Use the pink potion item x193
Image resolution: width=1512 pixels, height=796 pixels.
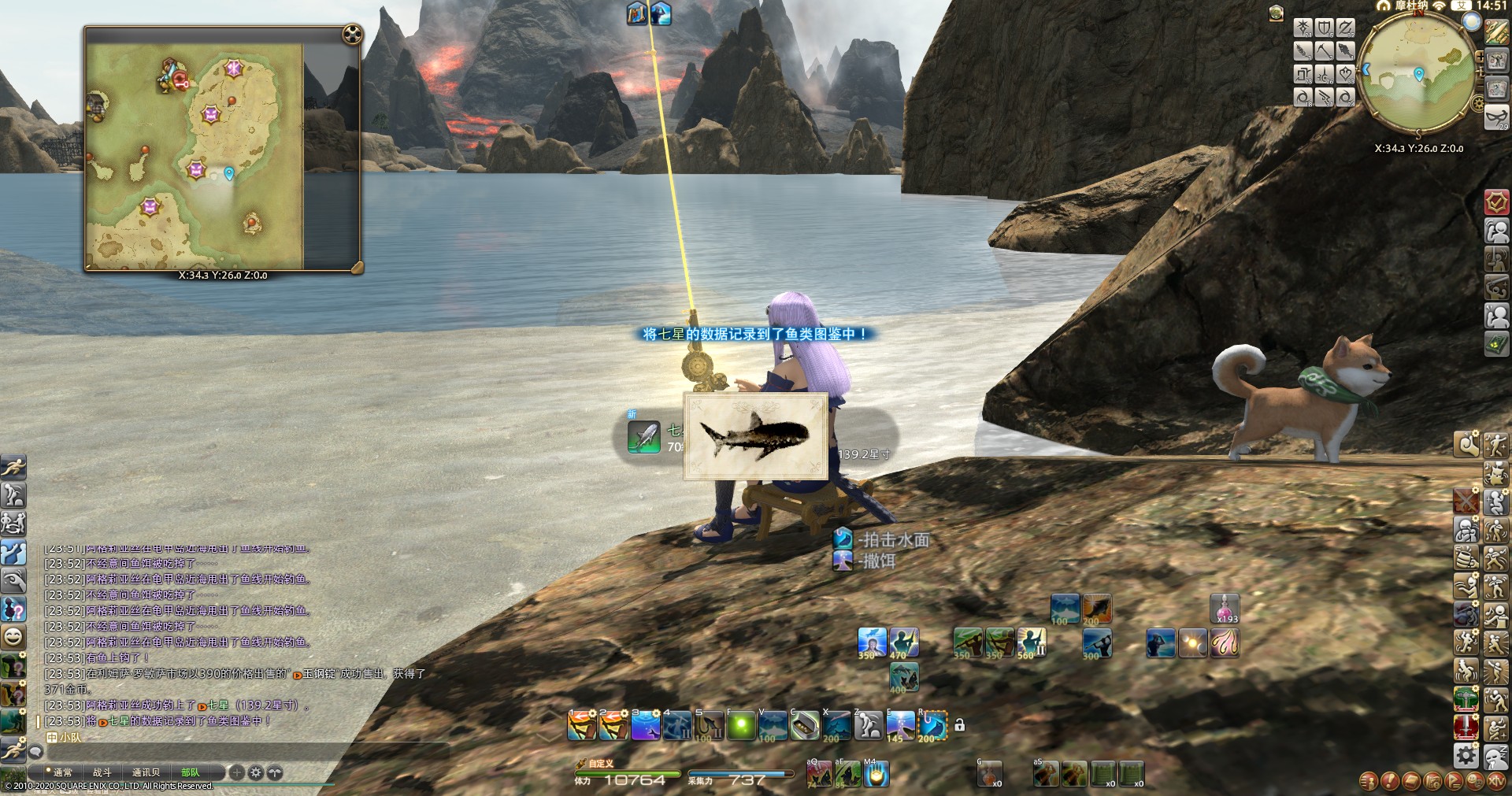click(x=1225, y=609)
